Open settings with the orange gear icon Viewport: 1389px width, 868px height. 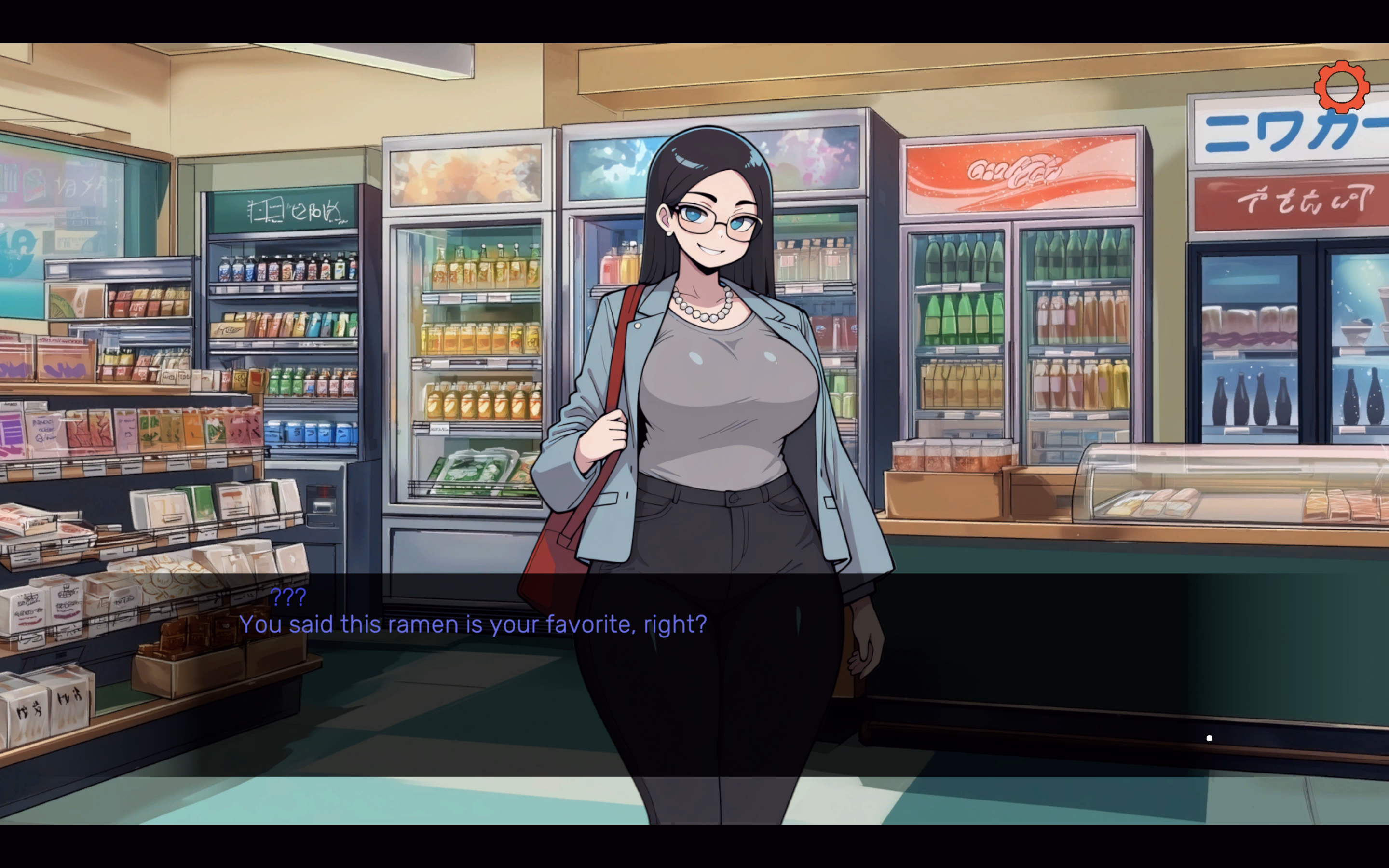pyautogui.click(x=1341, y=87)
